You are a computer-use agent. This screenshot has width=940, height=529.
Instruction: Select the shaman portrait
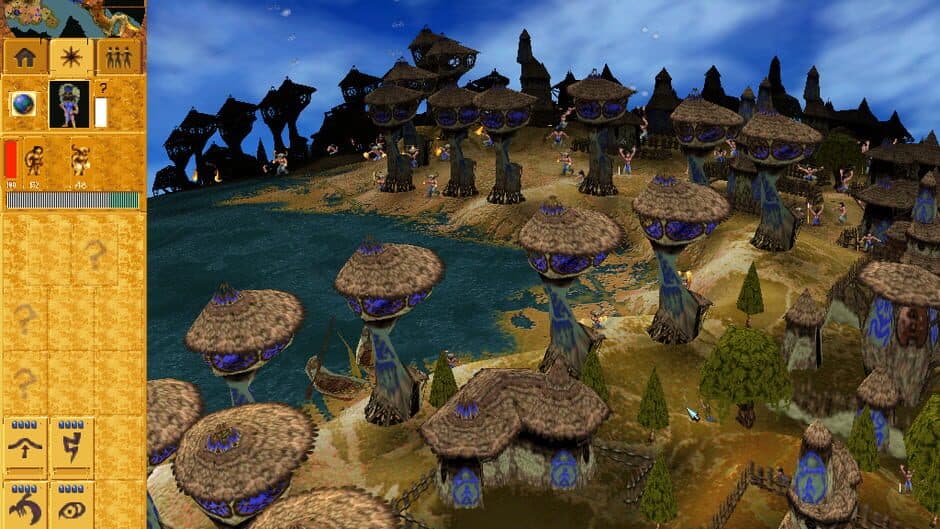(69, 104)
